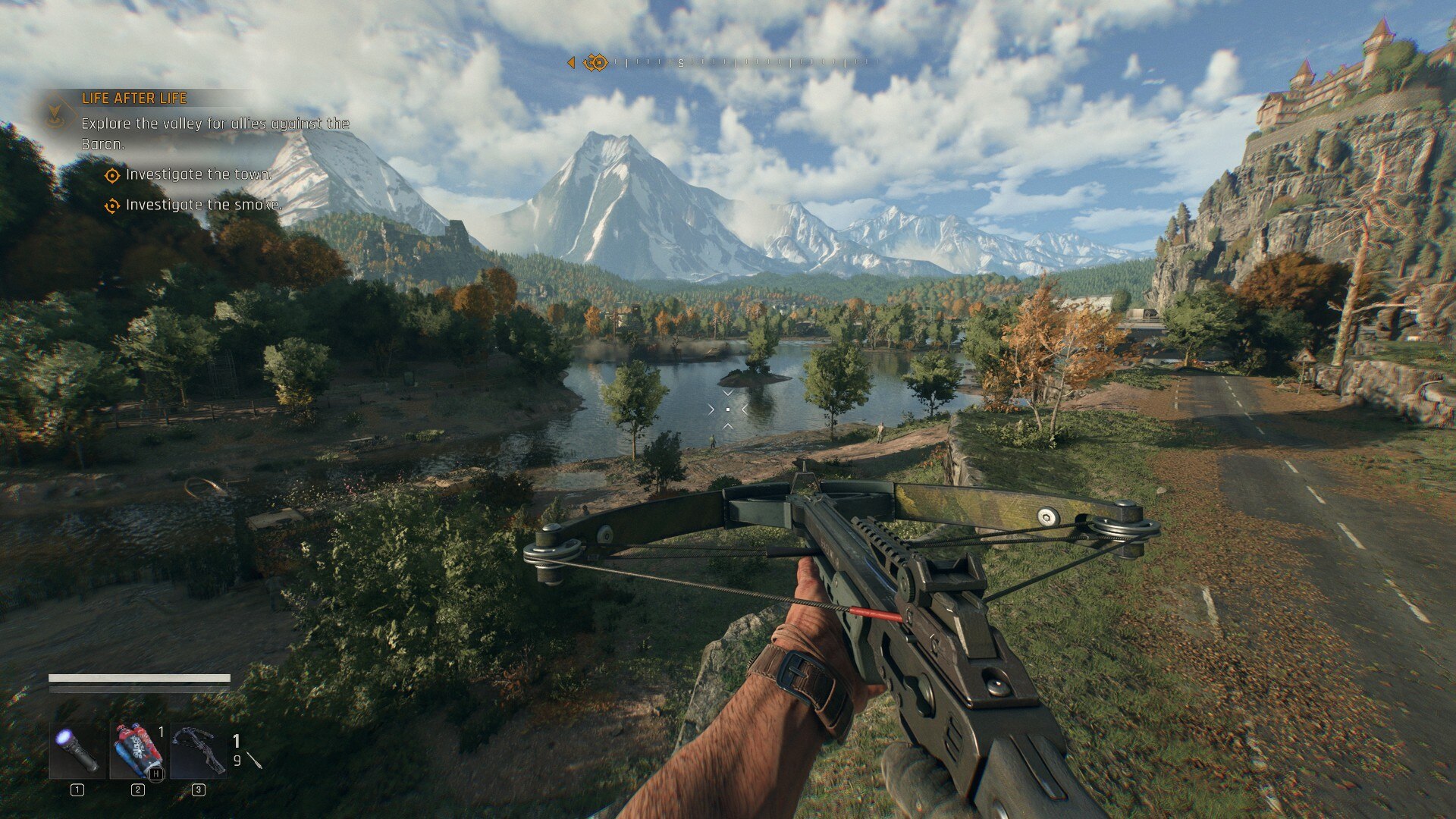Select the Investigate the town objective
This screenshot has width=1456, height=819.
198,175
